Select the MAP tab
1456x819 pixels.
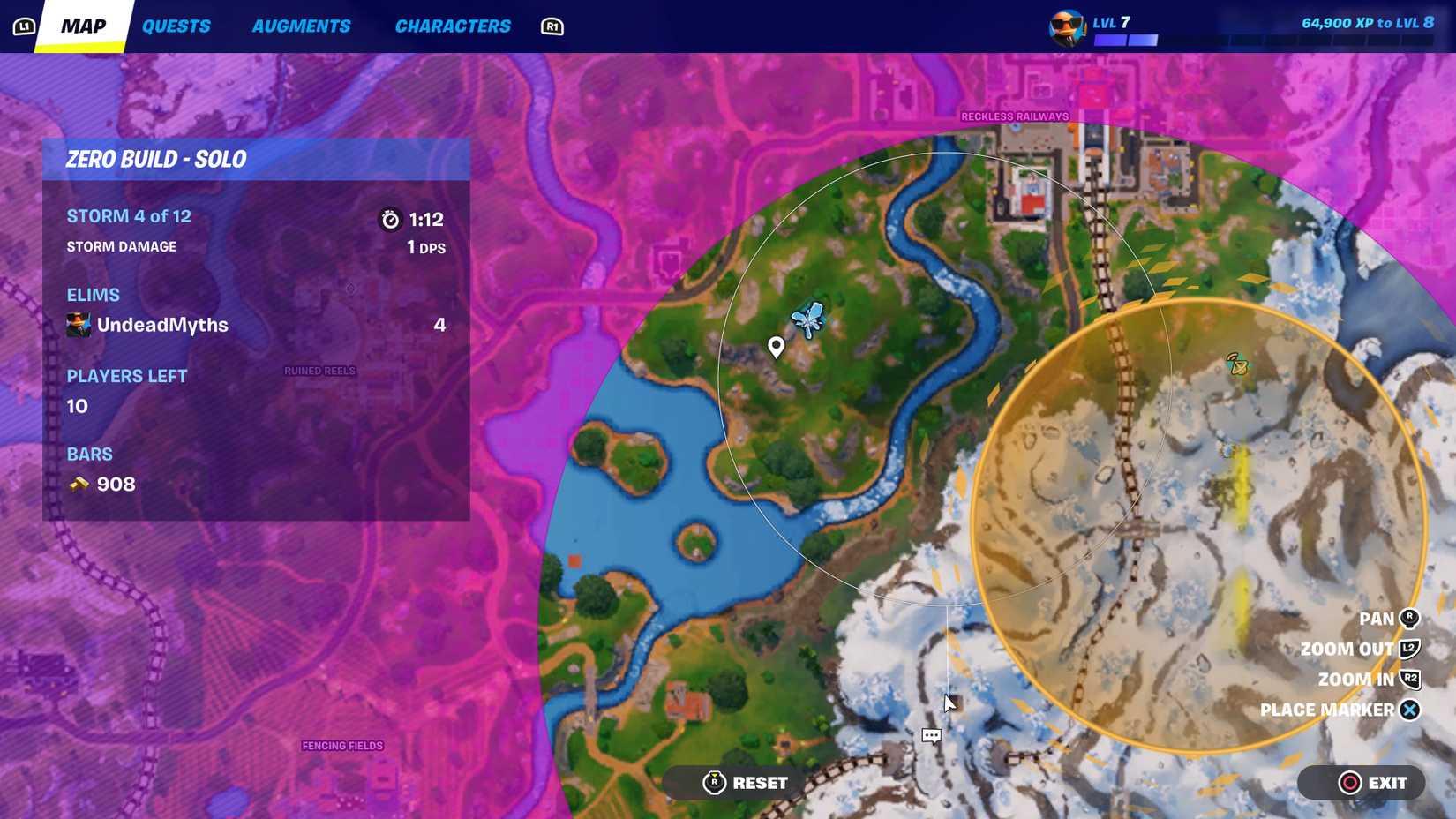pyautogui.click(x=81, y=26)
